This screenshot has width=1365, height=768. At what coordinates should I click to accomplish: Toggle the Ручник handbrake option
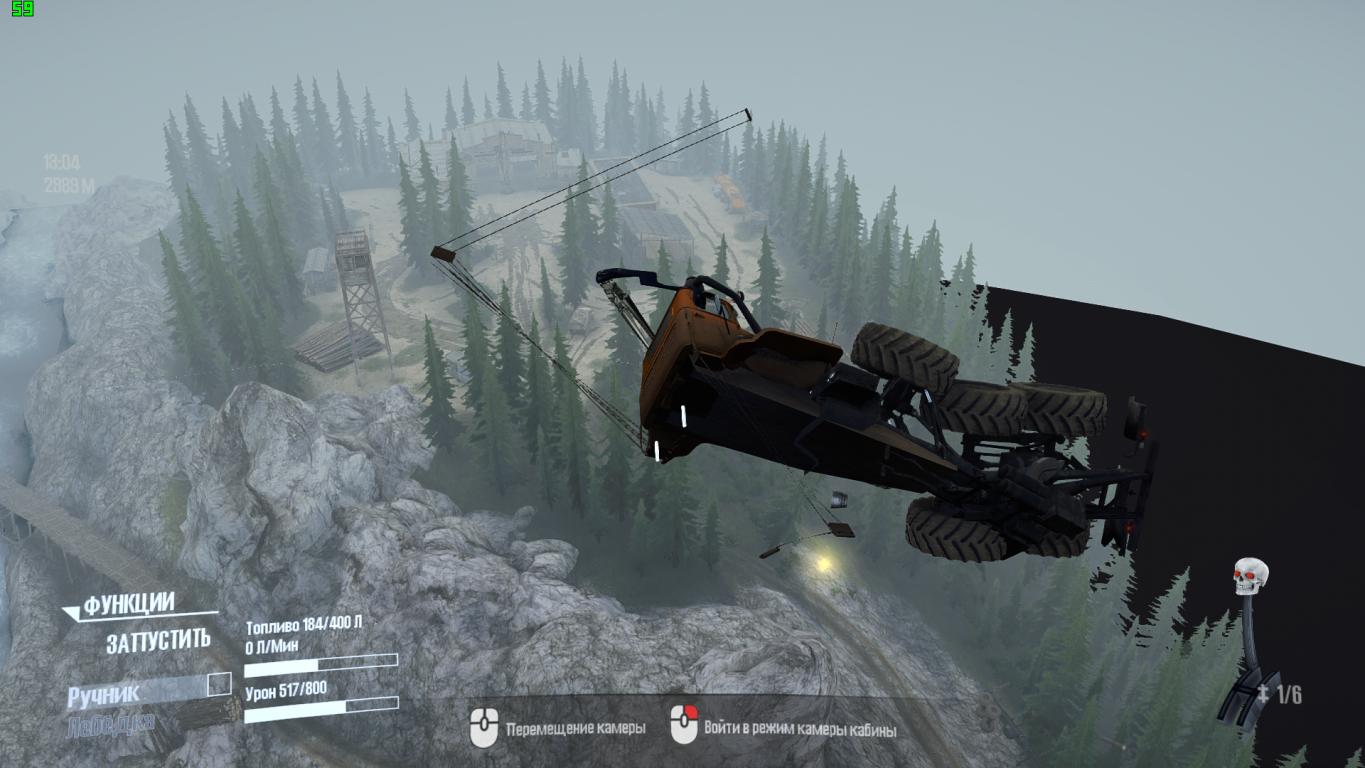(x=104, y=694)
